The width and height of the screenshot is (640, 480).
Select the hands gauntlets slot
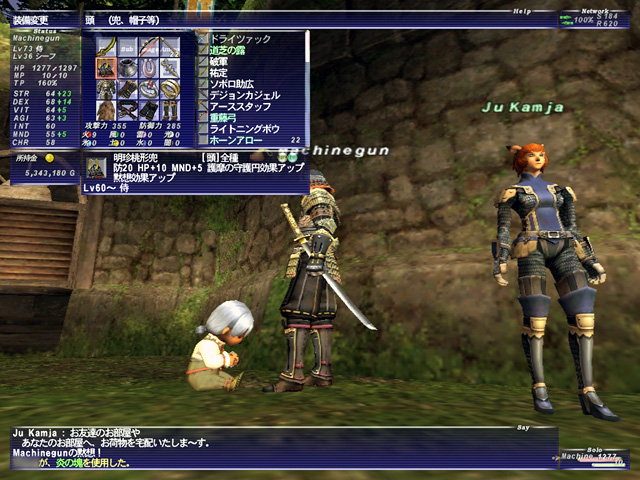click(x=127, y=89)
